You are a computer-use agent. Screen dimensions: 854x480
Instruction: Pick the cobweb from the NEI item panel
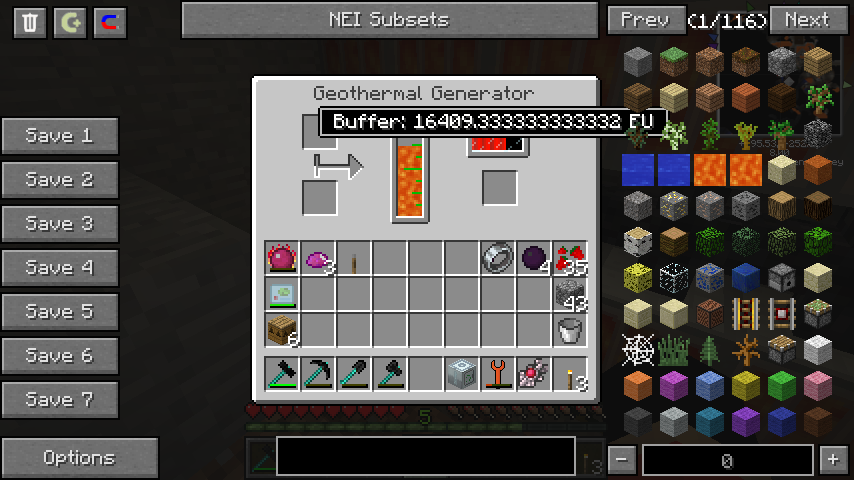[x=638, y=349]
